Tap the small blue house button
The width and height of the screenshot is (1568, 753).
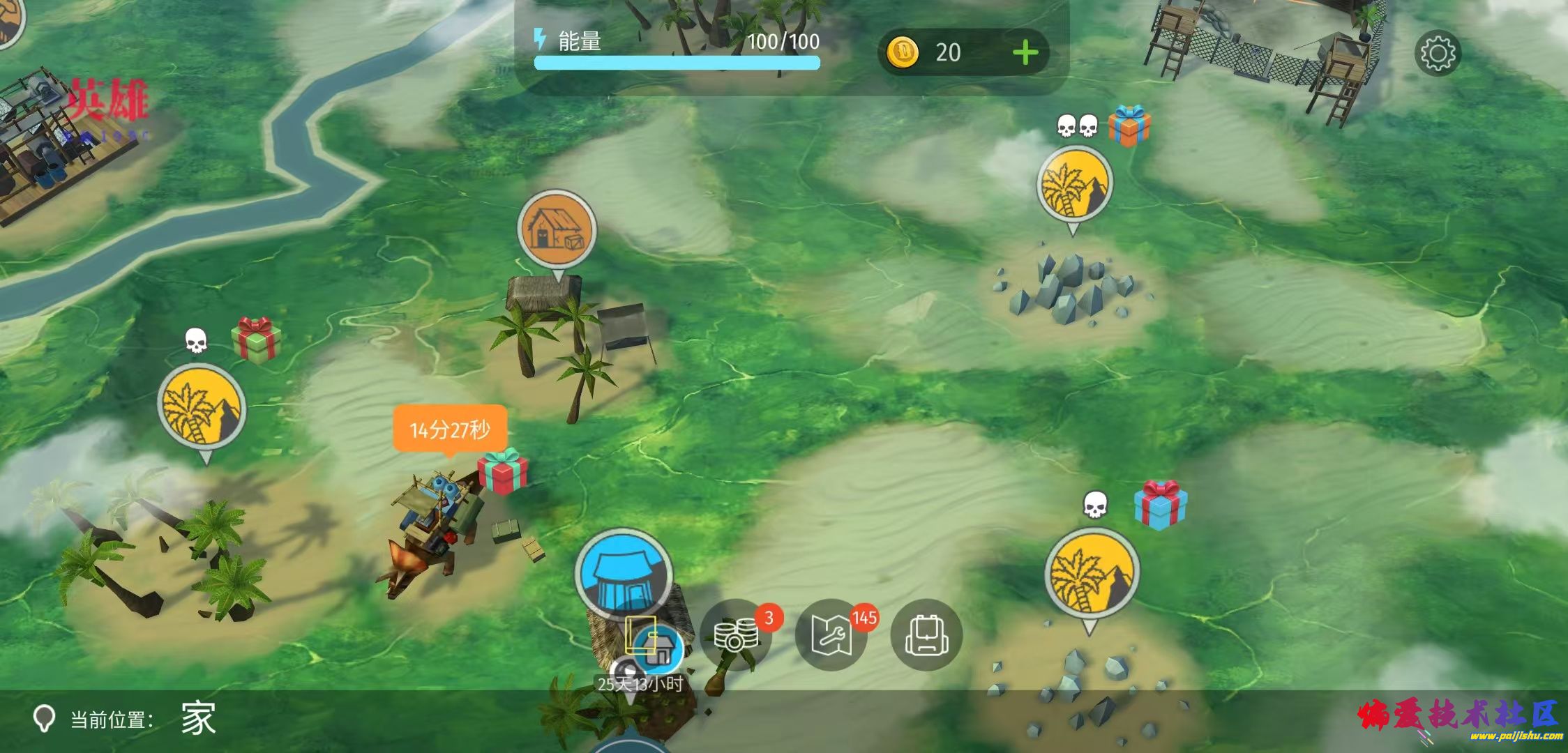coord(658,646)
